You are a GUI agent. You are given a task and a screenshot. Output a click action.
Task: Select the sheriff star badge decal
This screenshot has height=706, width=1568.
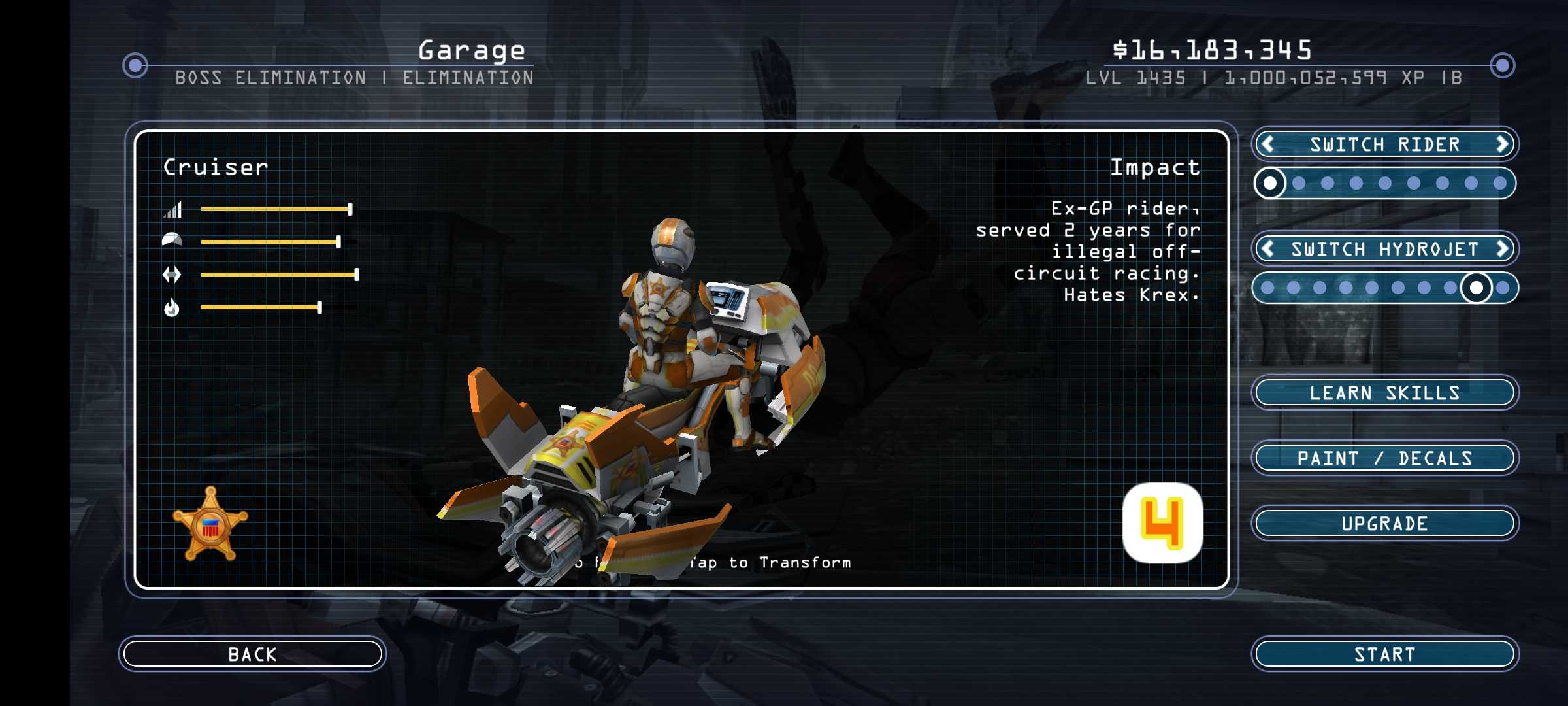click(x=210, y=524)
